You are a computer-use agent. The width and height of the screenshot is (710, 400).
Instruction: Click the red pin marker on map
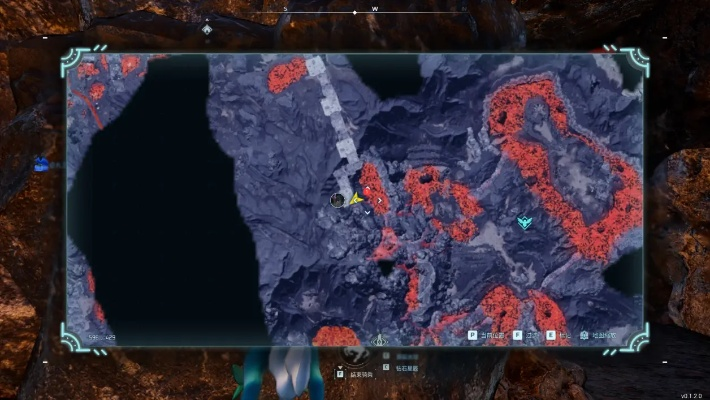coord(368,190)
